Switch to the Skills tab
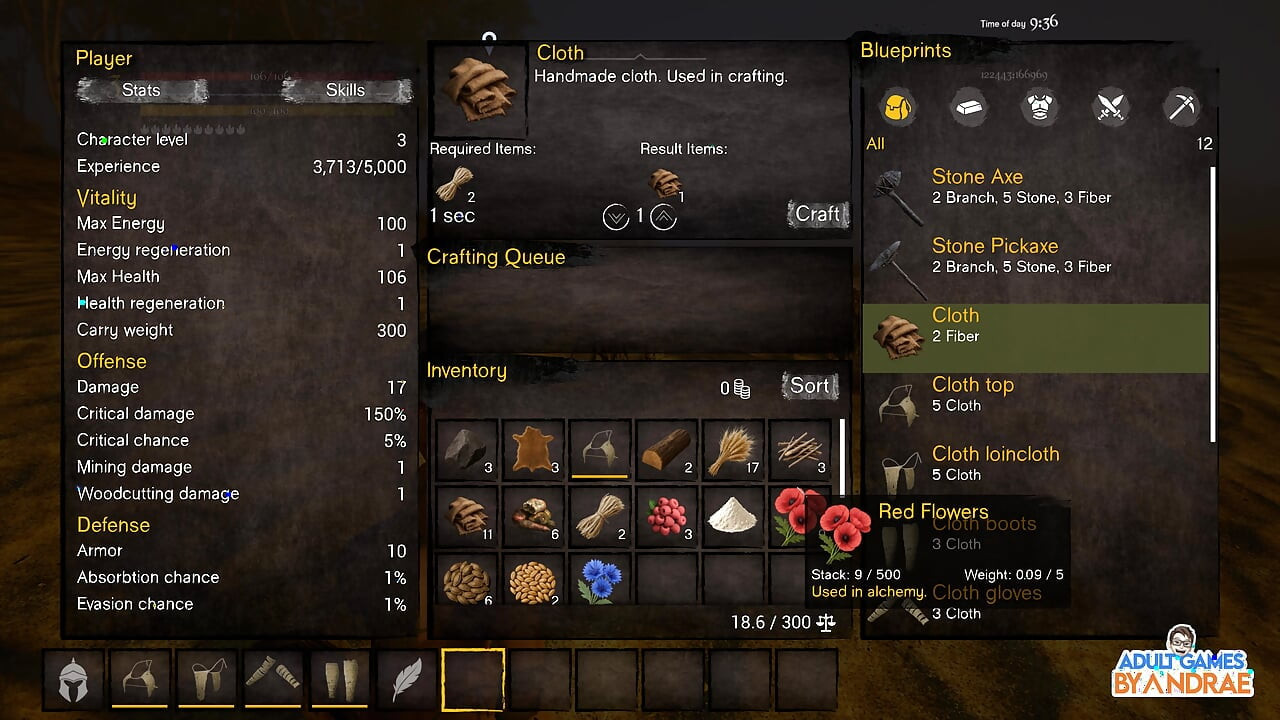Image resolution: width=1280 pixels, height=720 pixels. pyautogui.click(x=345, y=90)
